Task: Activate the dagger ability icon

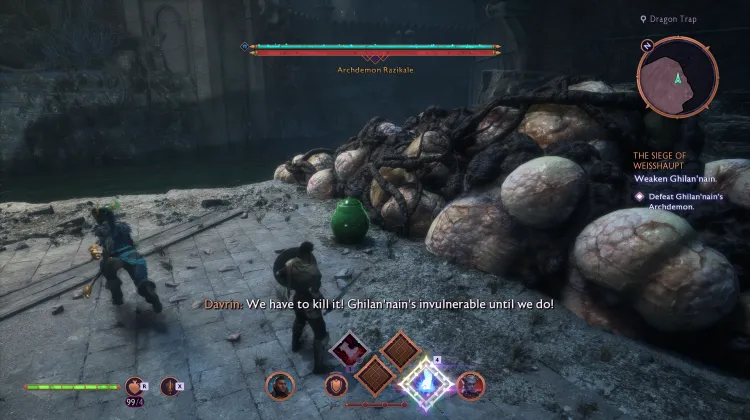Action: [x=170, y=385]
